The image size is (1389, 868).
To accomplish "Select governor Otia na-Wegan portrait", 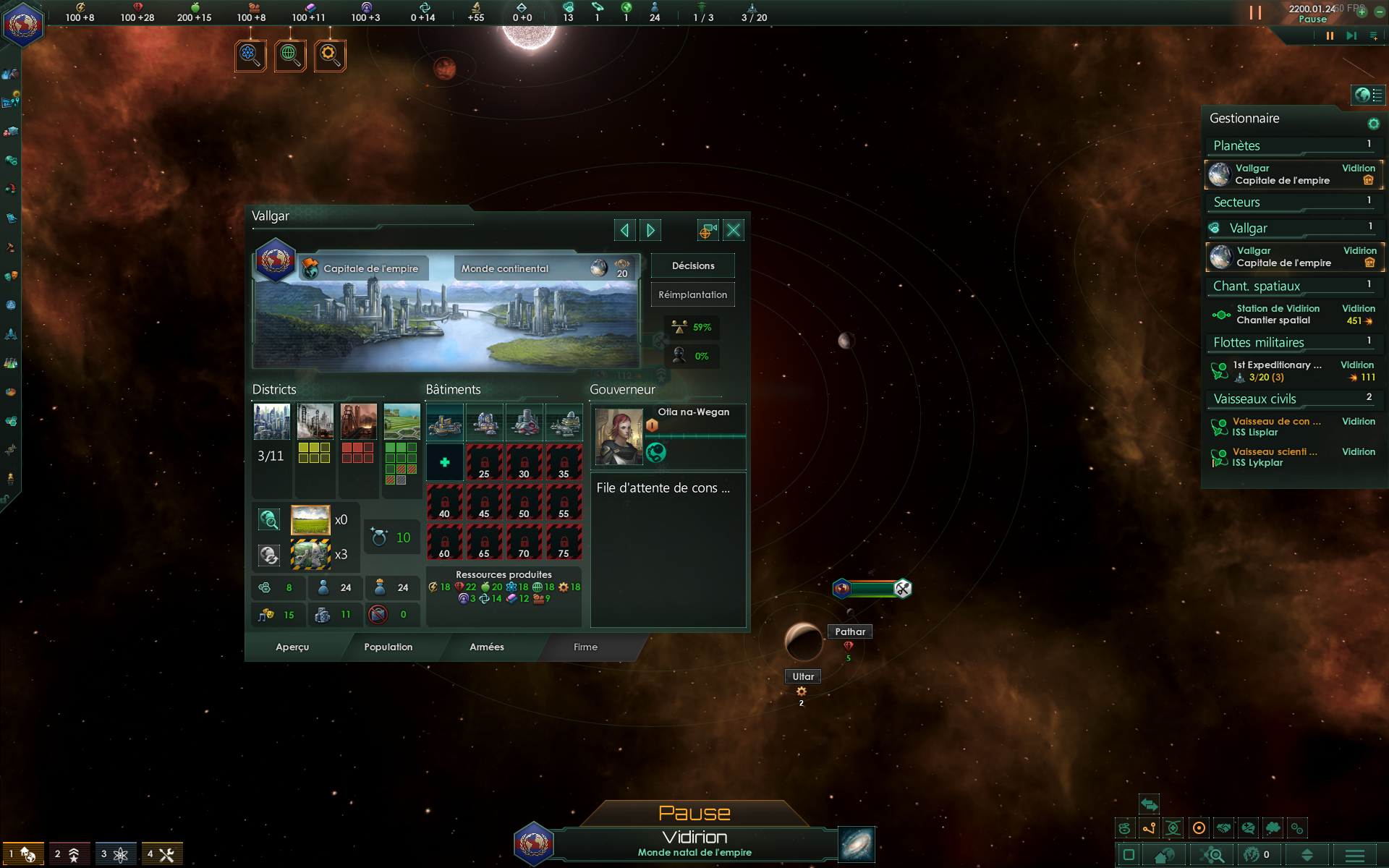I will [619, 436].
